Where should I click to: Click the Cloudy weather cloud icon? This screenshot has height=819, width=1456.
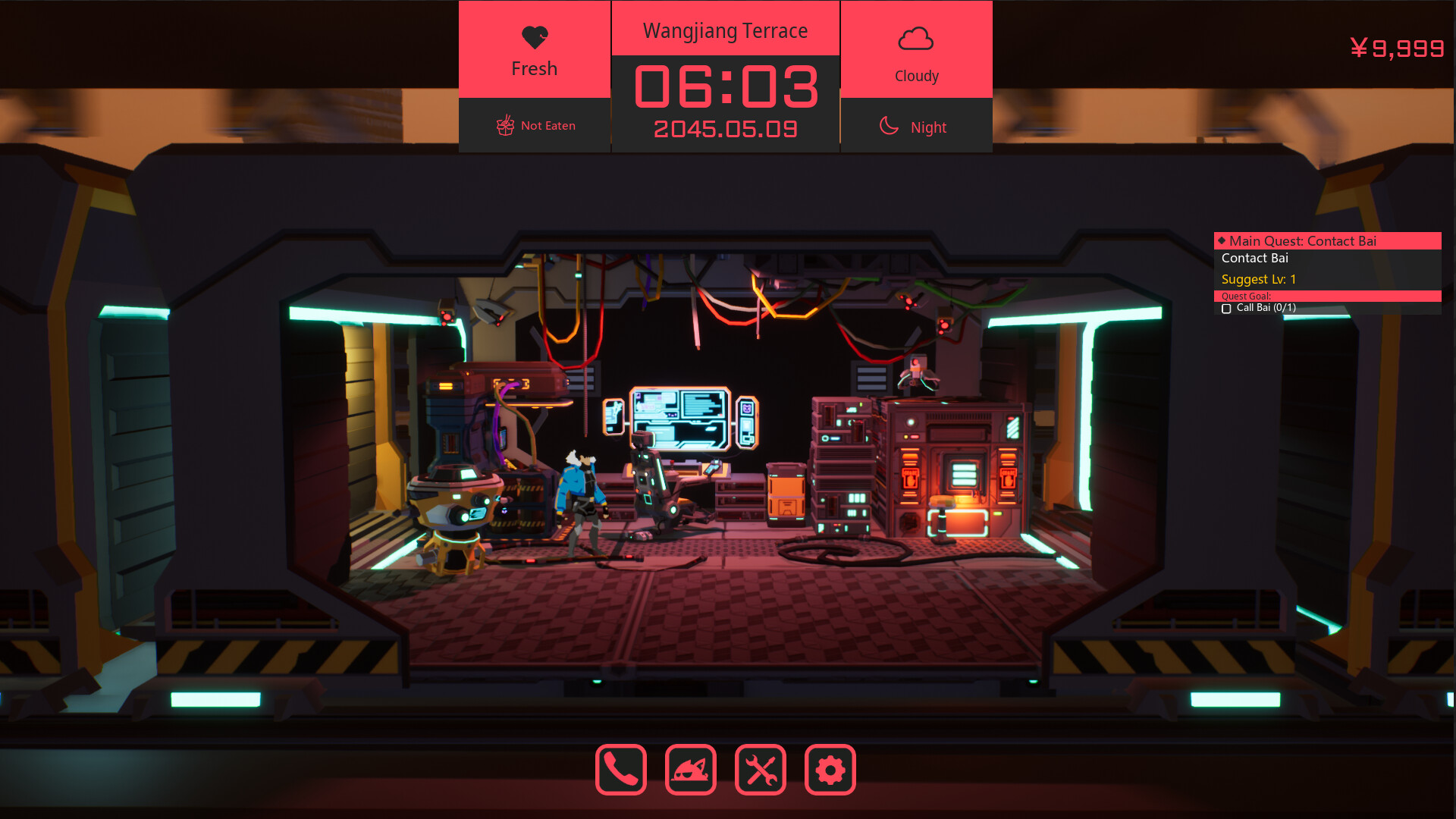pyautogui.click(x=916, y=36)
